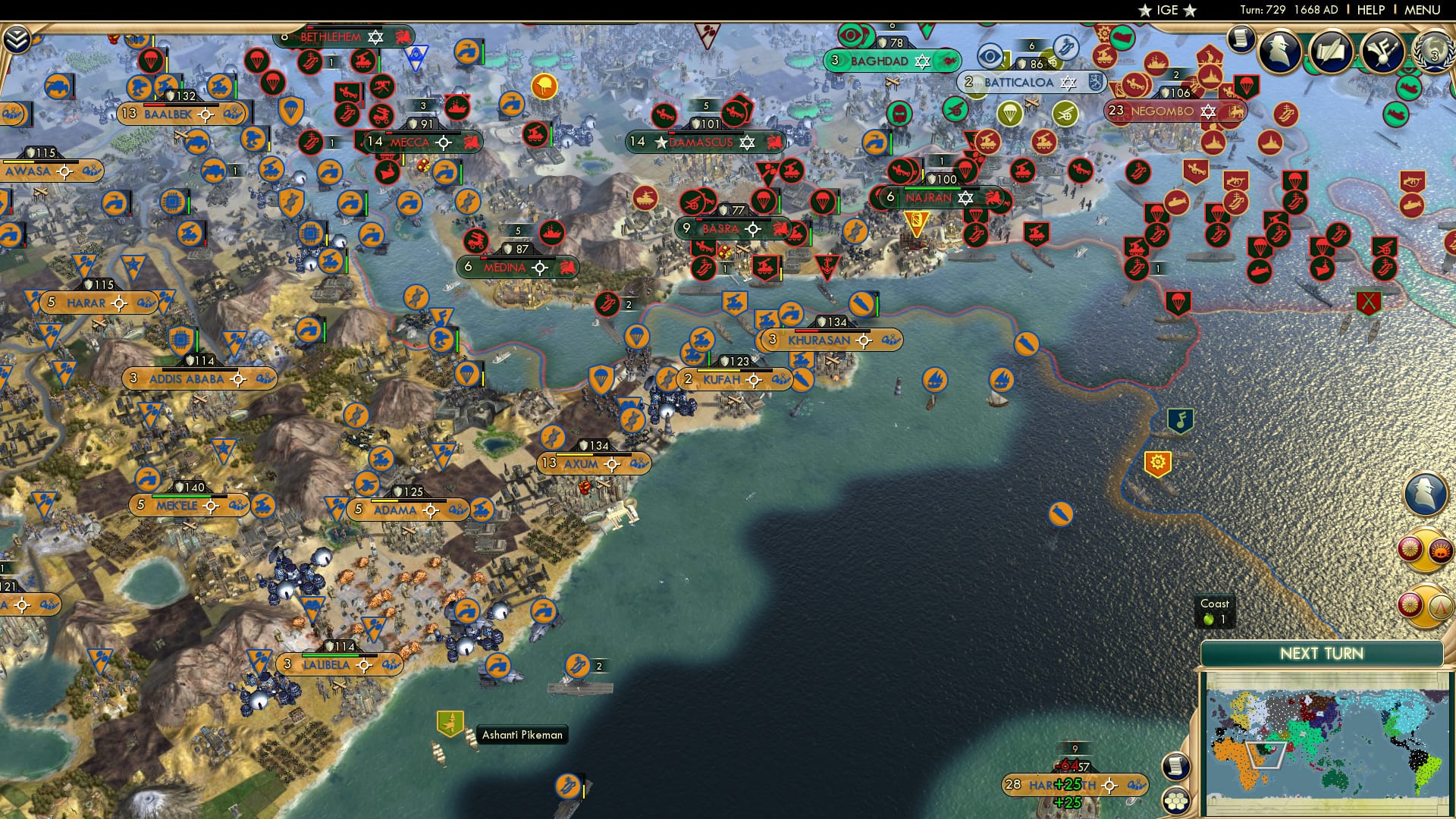The width and height of the screenshot is (1456, 819).
Task: Click the scroll icon beside the minimap
Action: tap(1176, 767)
